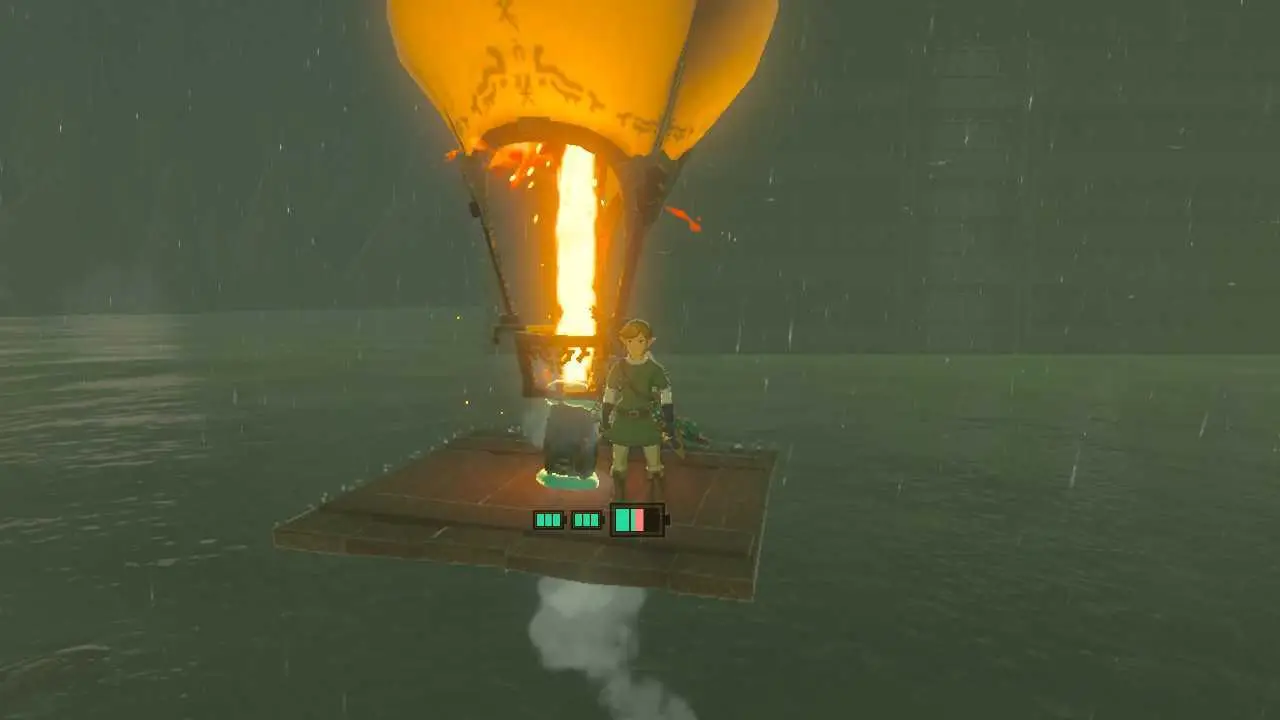Click Link standing on the raft

[x=635, y=400]
